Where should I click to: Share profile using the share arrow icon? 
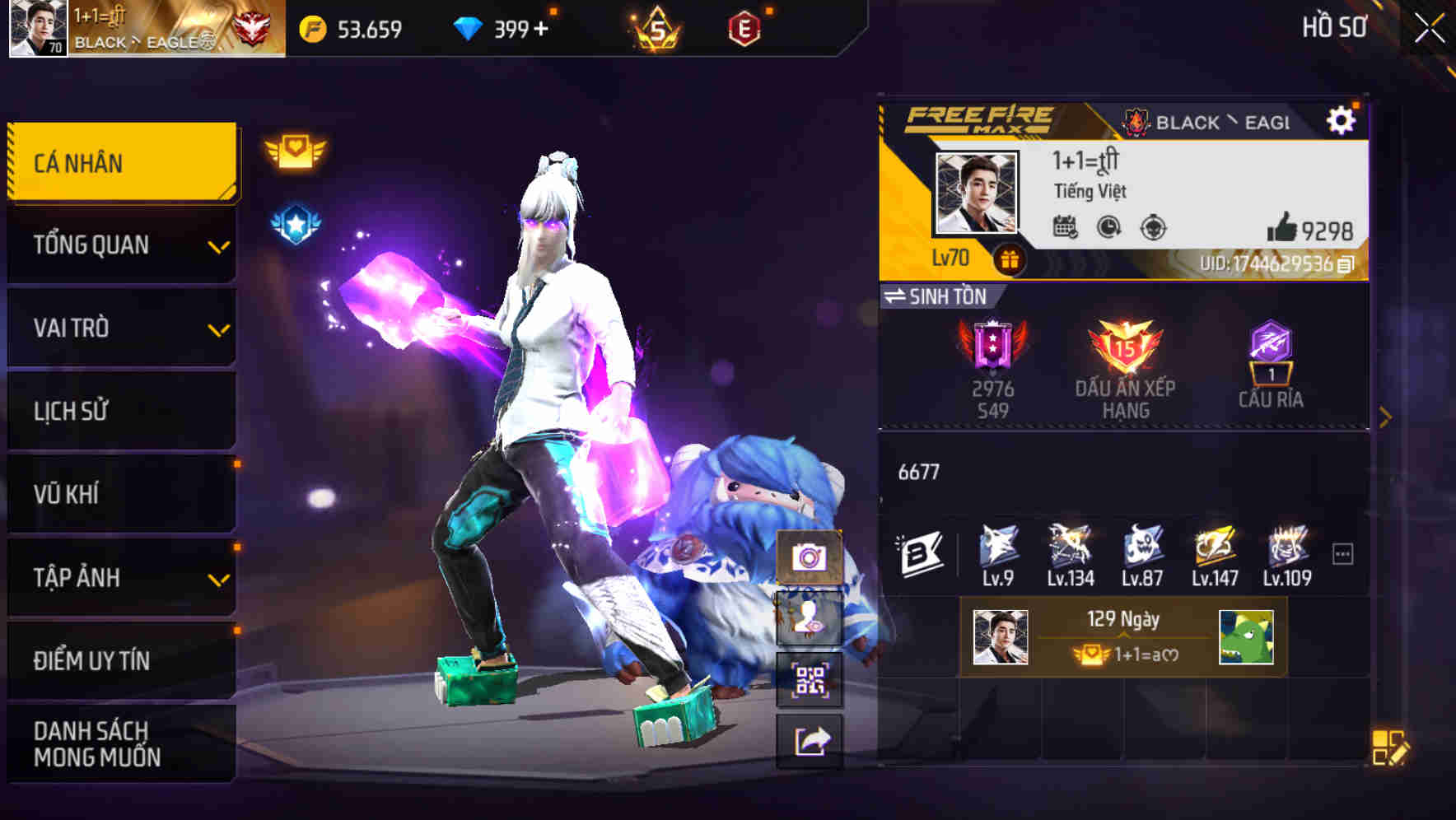811,739
